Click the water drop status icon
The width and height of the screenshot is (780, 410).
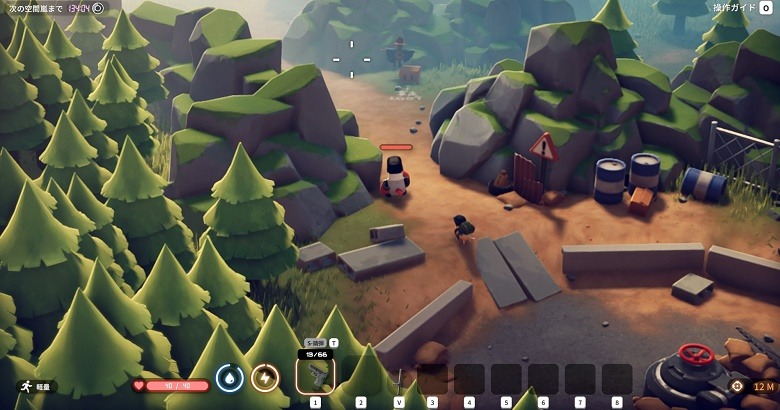[x=230, y=378]
